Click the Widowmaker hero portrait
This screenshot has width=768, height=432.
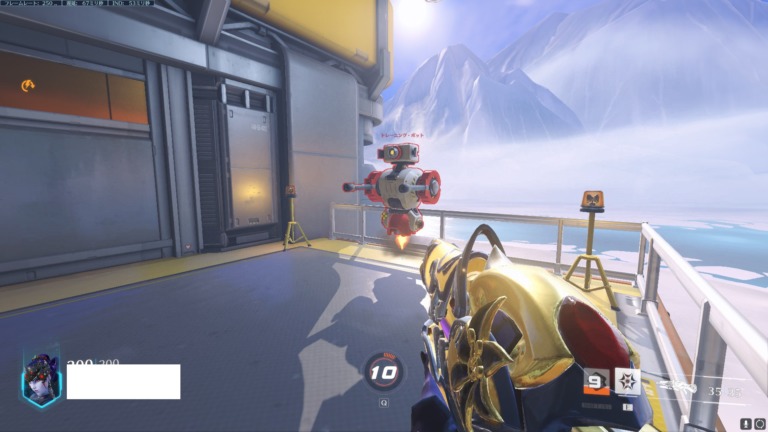(41, 381)
